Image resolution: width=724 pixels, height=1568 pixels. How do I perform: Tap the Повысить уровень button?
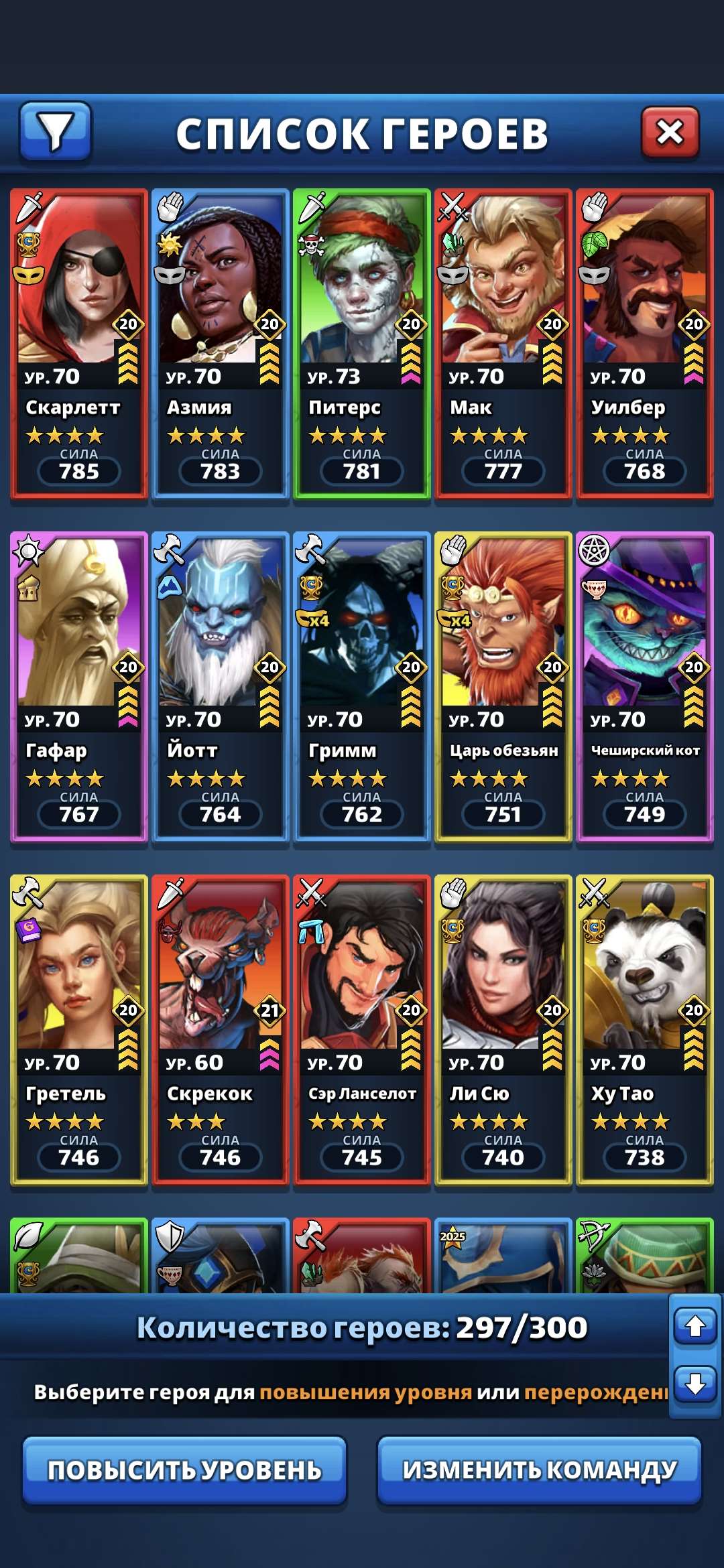click(x=184, y=1470)
